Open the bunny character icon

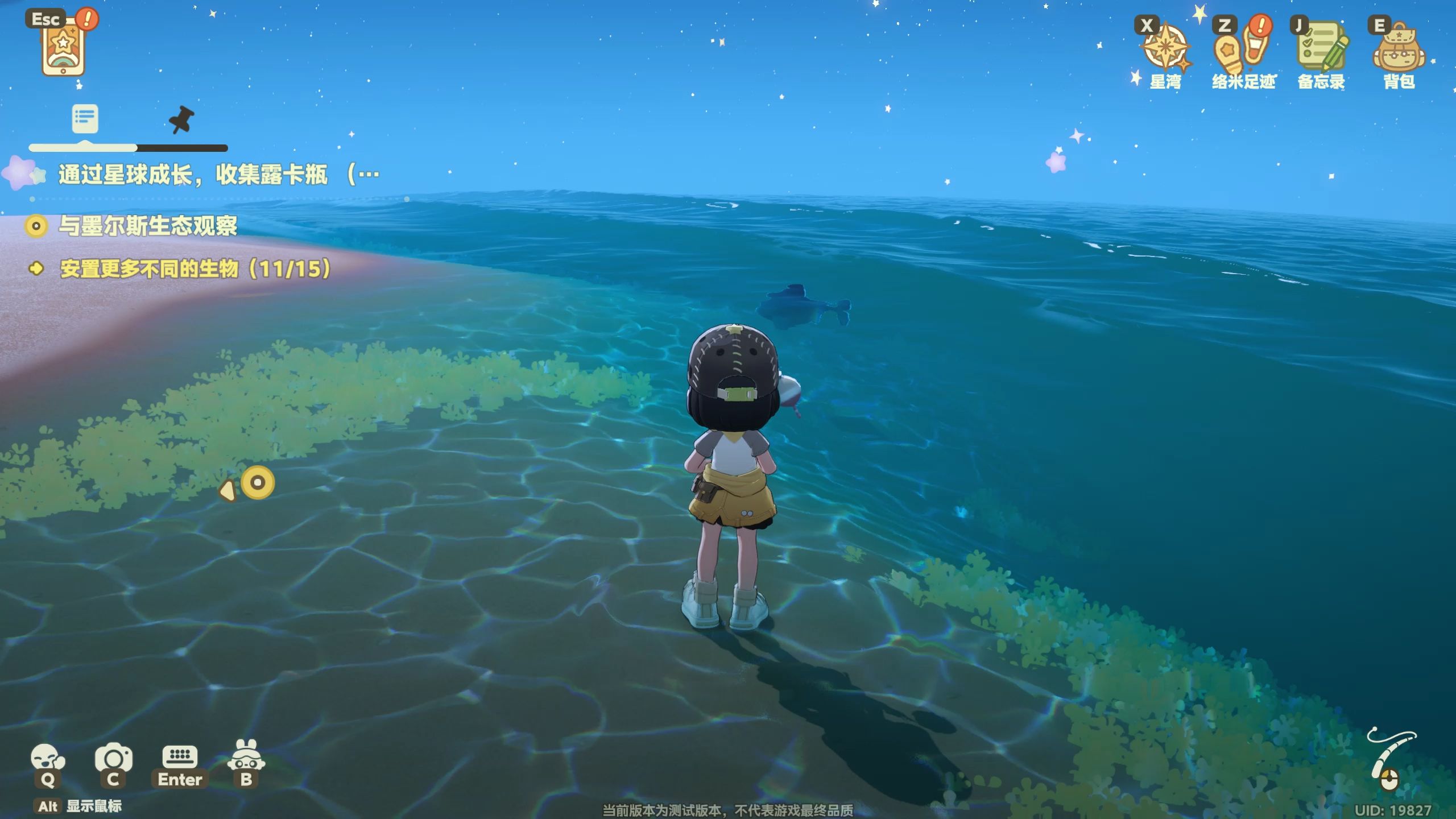coord(246,756)
